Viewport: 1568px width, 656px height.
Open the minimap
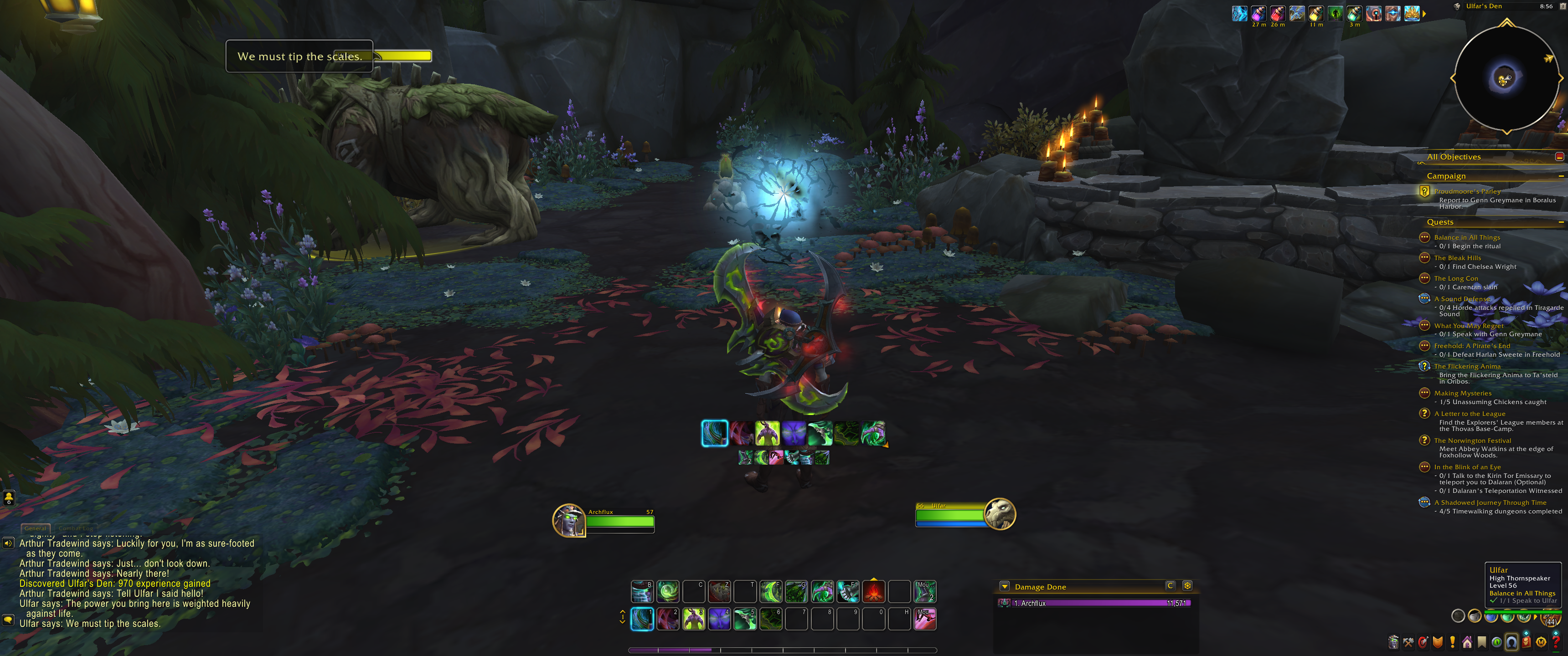(1506, 78)
